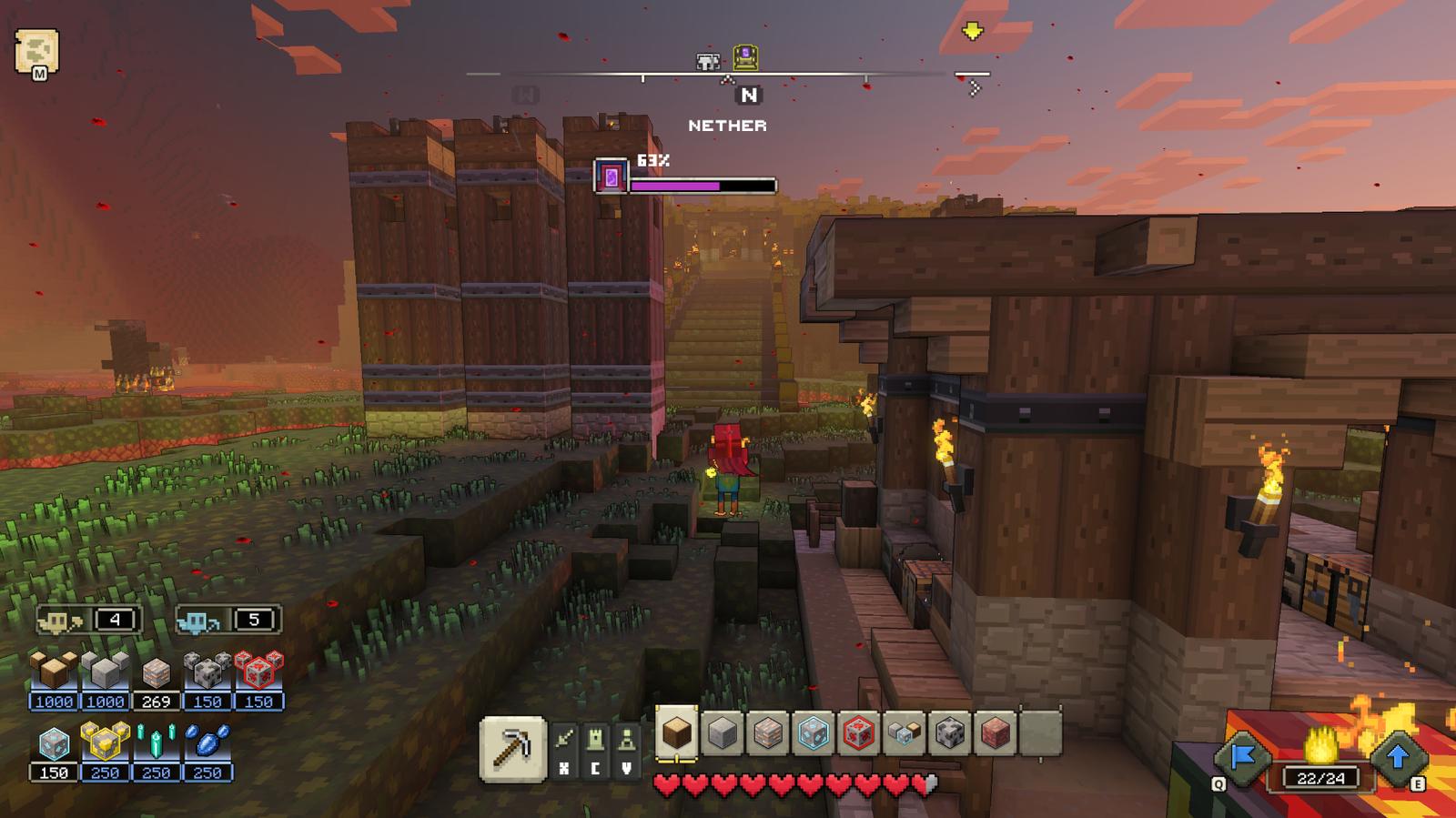The width and height of the screenshot is (1456, 818).
Task: Select the pickaxe gather tool
Action: coord(512,749)
